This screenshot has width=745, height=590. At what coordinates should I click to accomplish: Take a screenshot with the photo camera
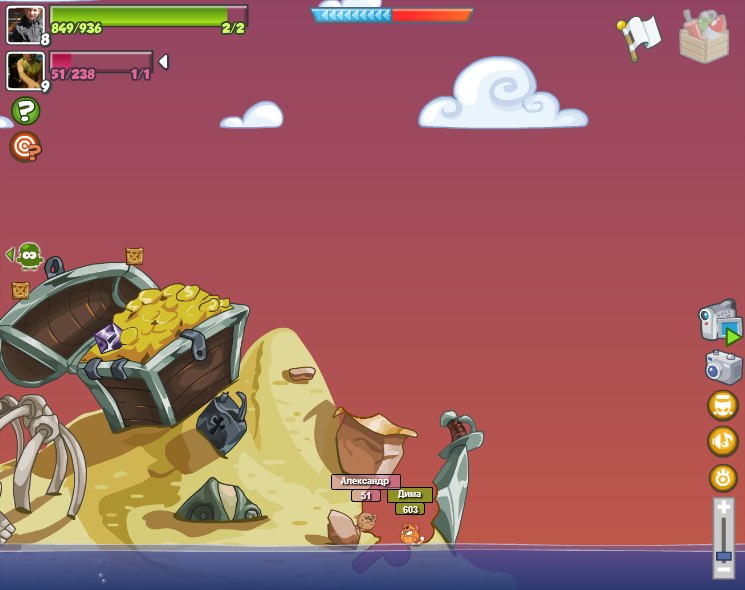click(x=723, y=367)
